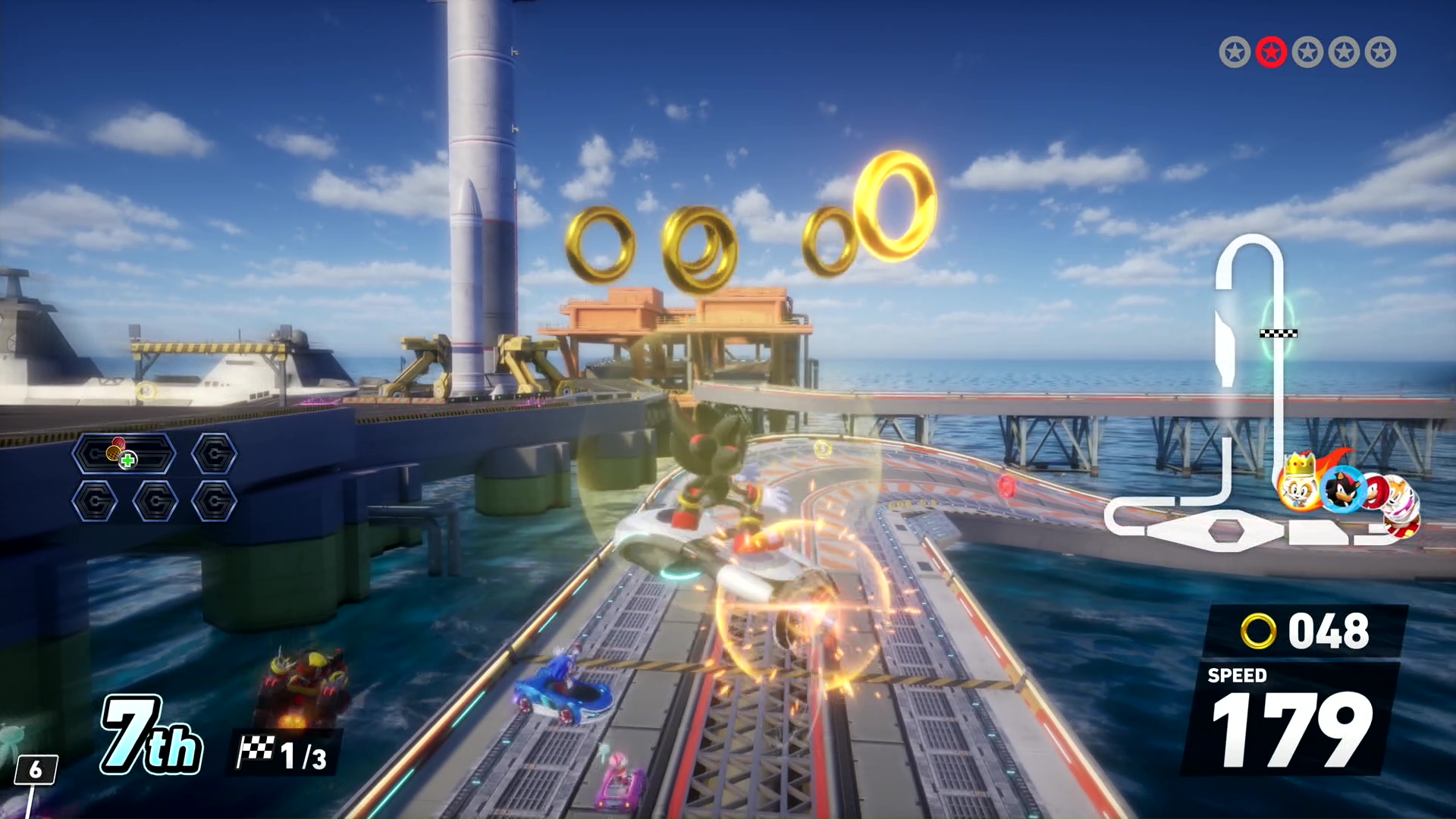Select the gadget slot with the green plus

point(124,454)
